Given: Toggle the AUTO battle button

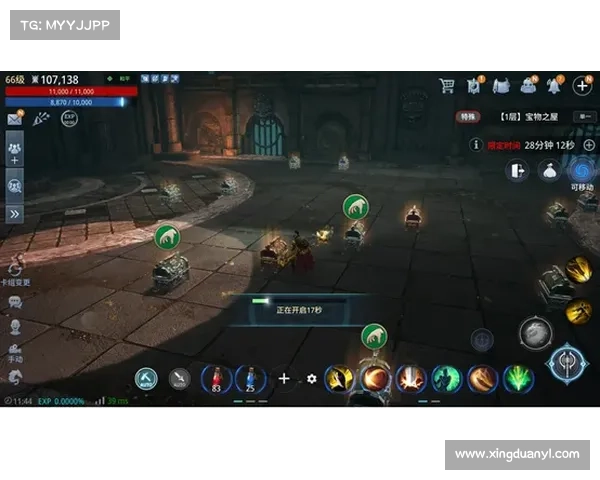Looking at the screenshot, I should click(147, 378).
